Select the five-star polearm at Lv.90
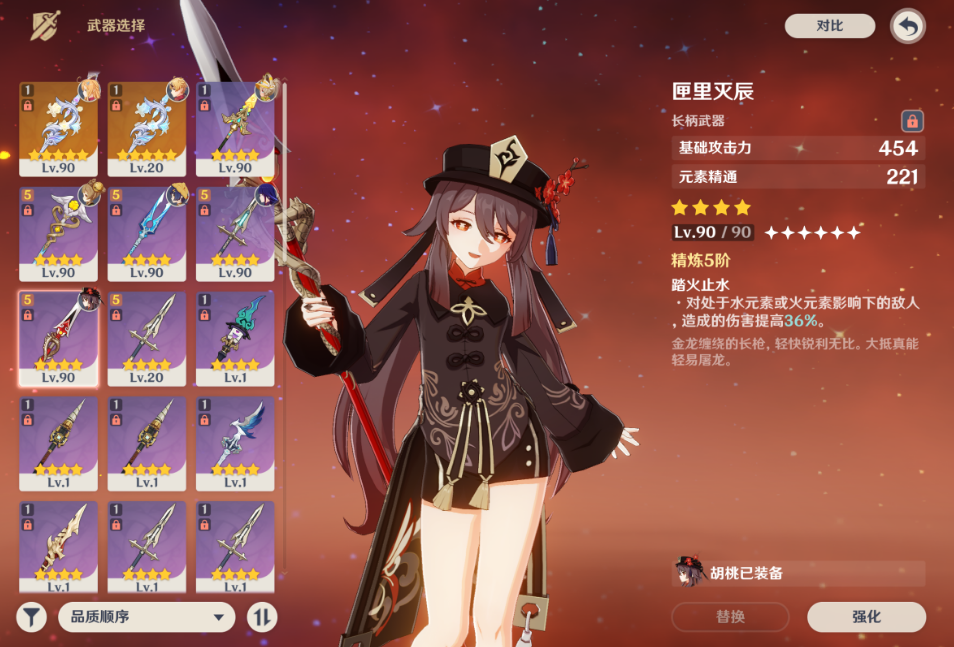The image size is (954, 647). click(58, 128)
